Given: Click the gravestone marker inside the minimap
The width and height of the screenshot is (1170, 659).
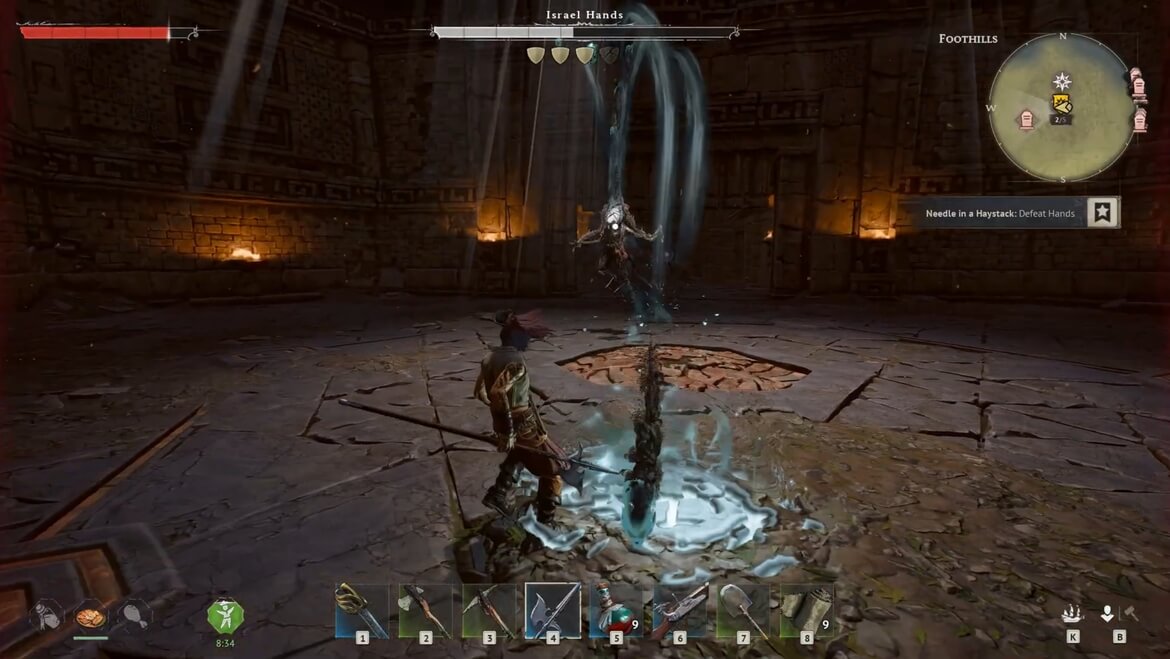Looking at the screenshot, I should coord(1027,121).
